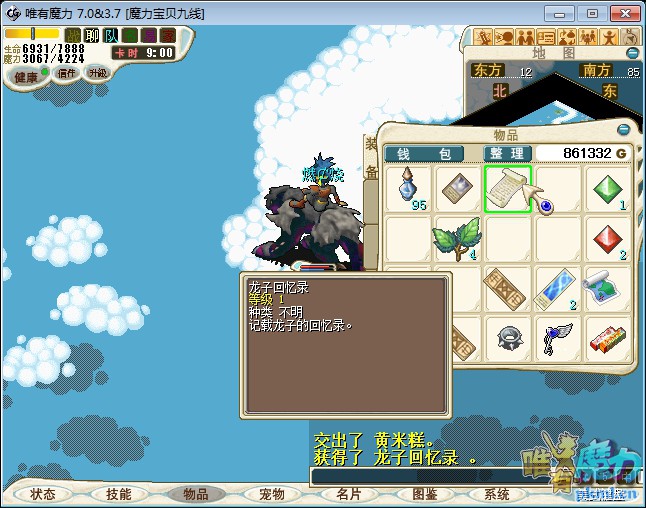Image resolution: width=646 pixels, height=508 pixels.
Task: Open the 技能 skills menu
Action: point(119,494)
